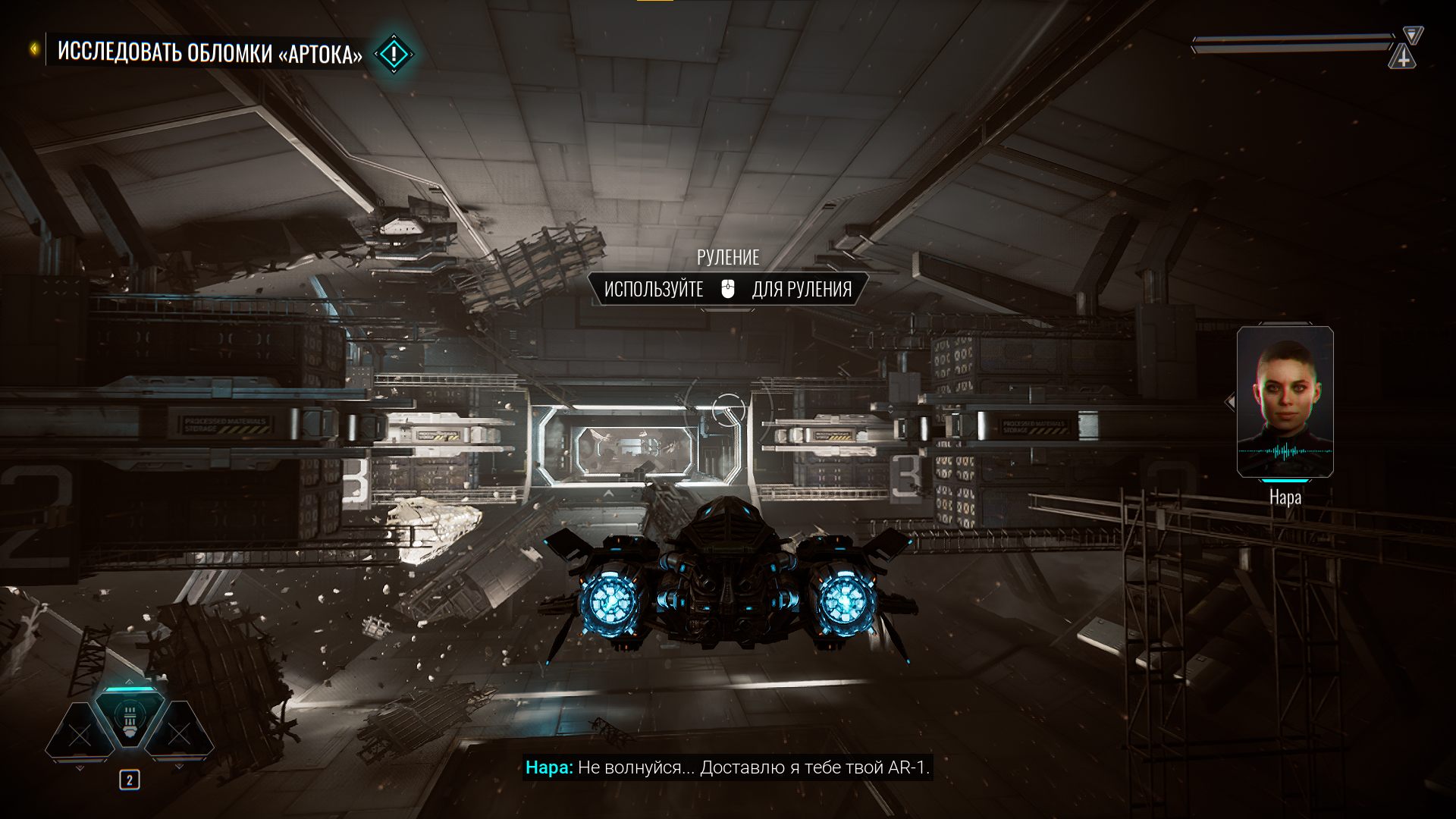The height and width of the screenshot is (819, 1456).
Task: Click the diamond exclamation mission icon
Action: [394, 54]
